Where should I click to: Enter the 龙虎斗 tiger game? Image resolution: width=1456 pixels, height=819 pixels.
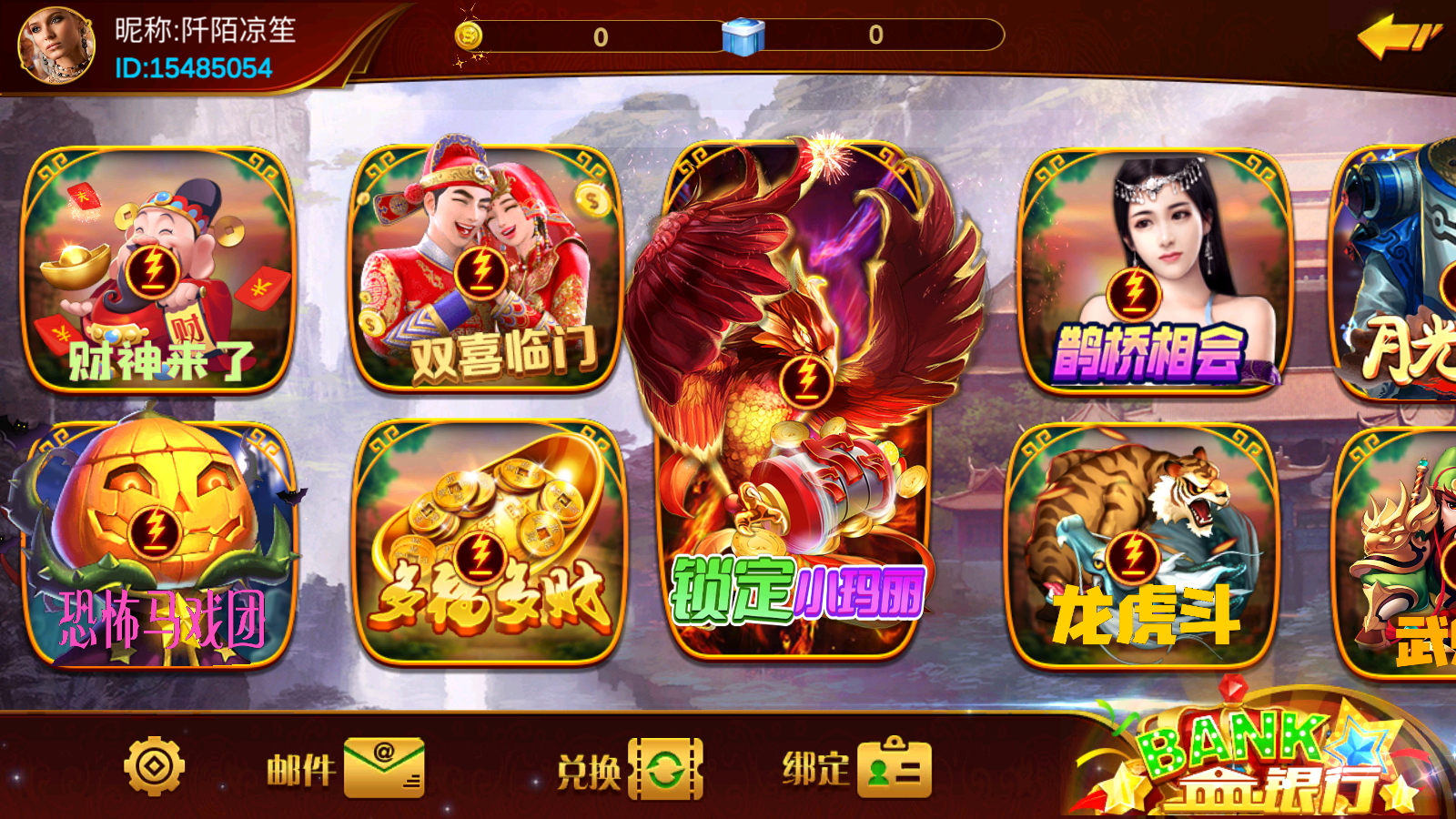(1144, 546)
